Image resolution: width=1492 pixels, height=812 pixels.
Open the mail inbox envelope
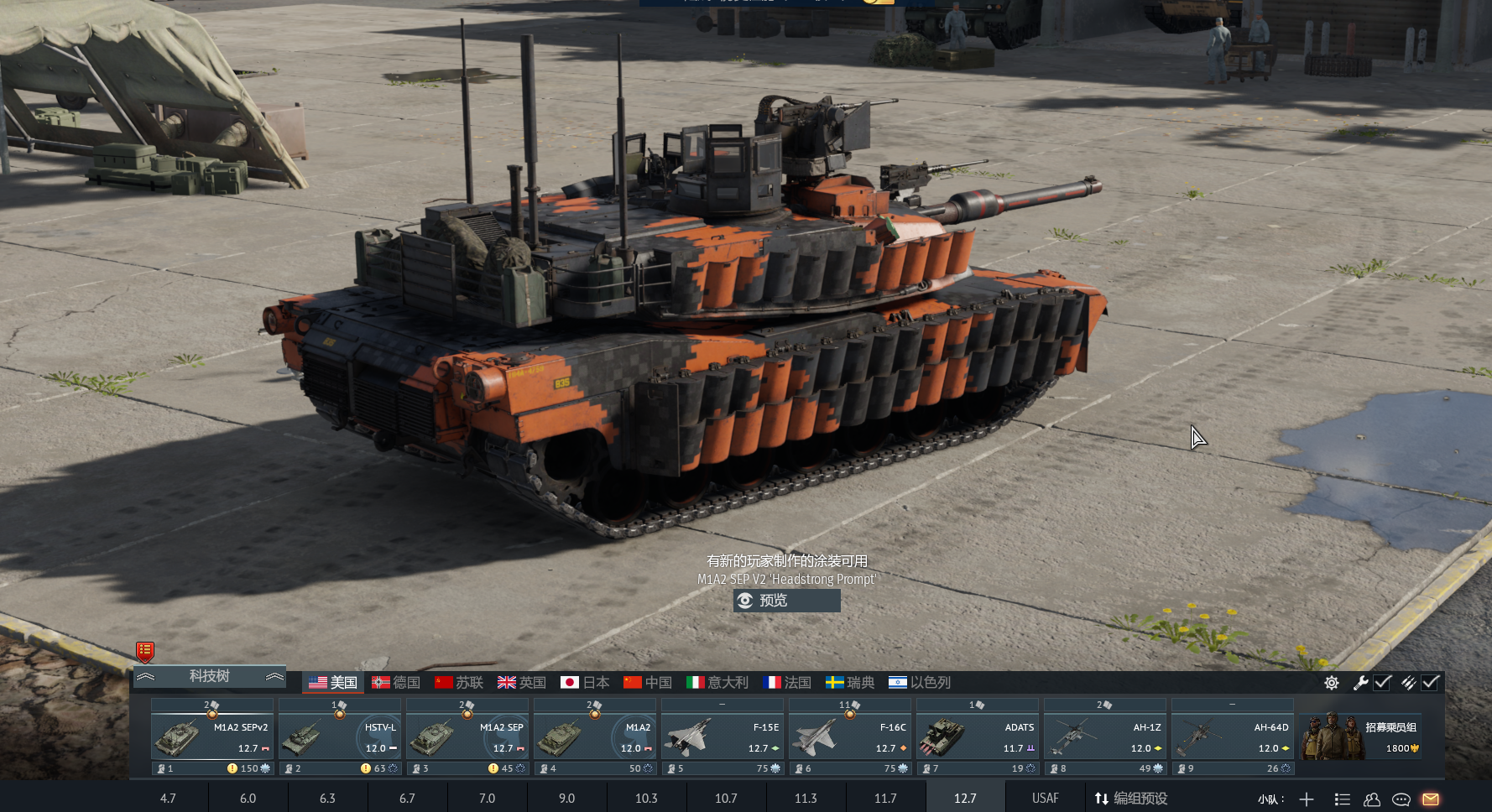[x=1431, y=799]
